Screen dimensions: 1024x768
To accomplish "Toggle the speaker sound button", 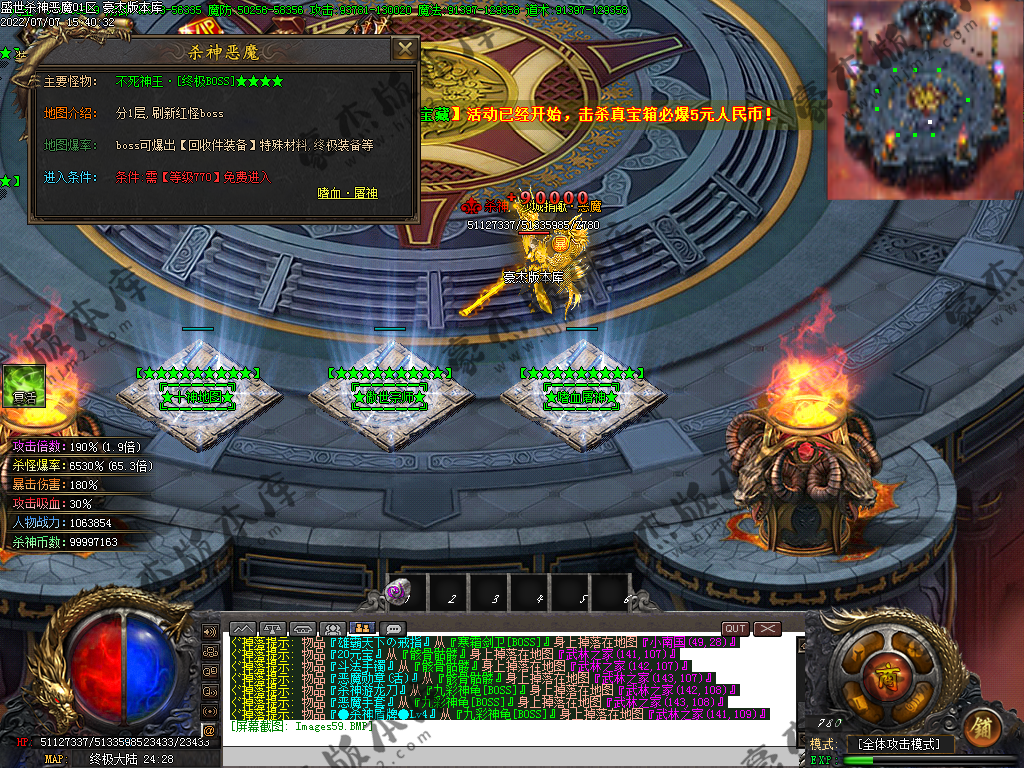I will (x=210, y=632).
